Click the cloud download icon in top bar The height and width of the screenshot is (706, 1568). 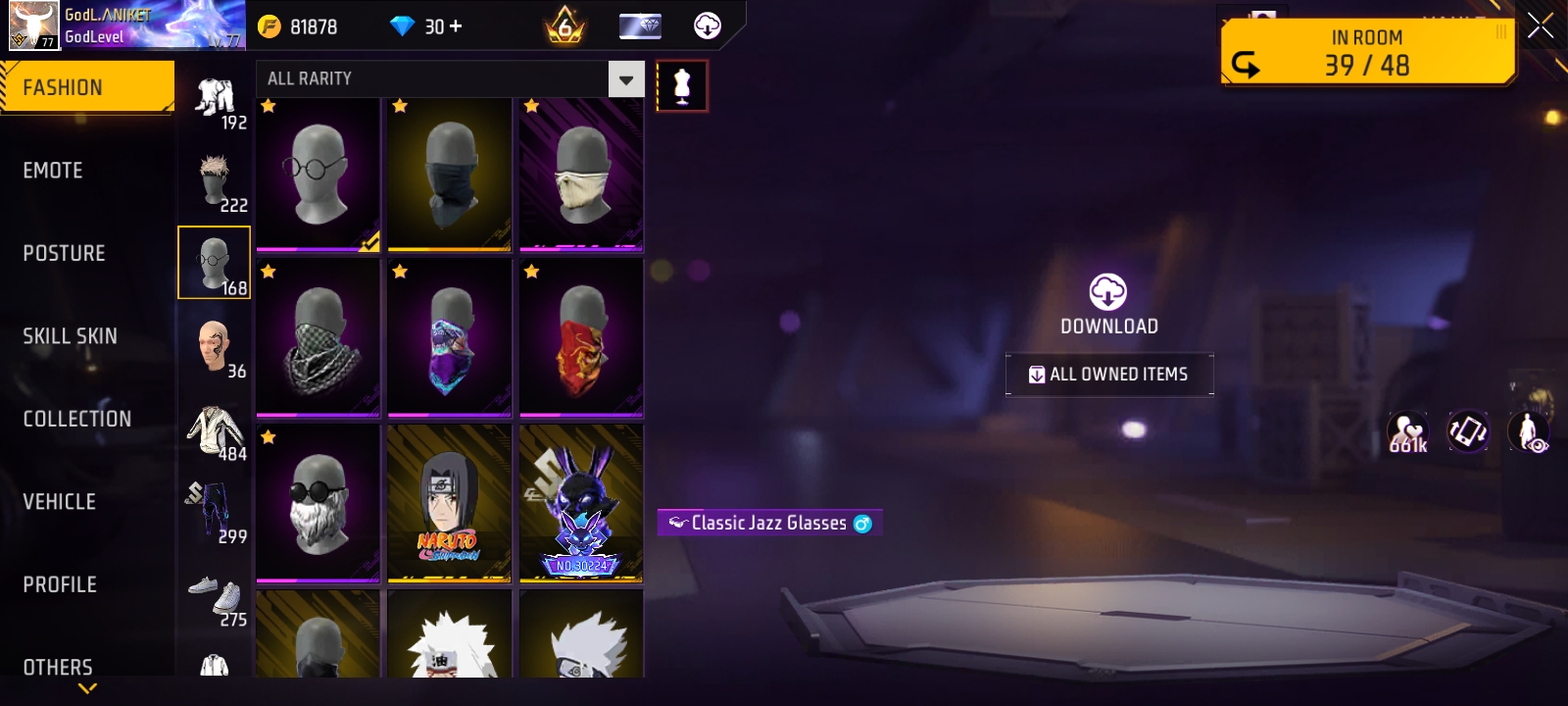click(708, 26)
